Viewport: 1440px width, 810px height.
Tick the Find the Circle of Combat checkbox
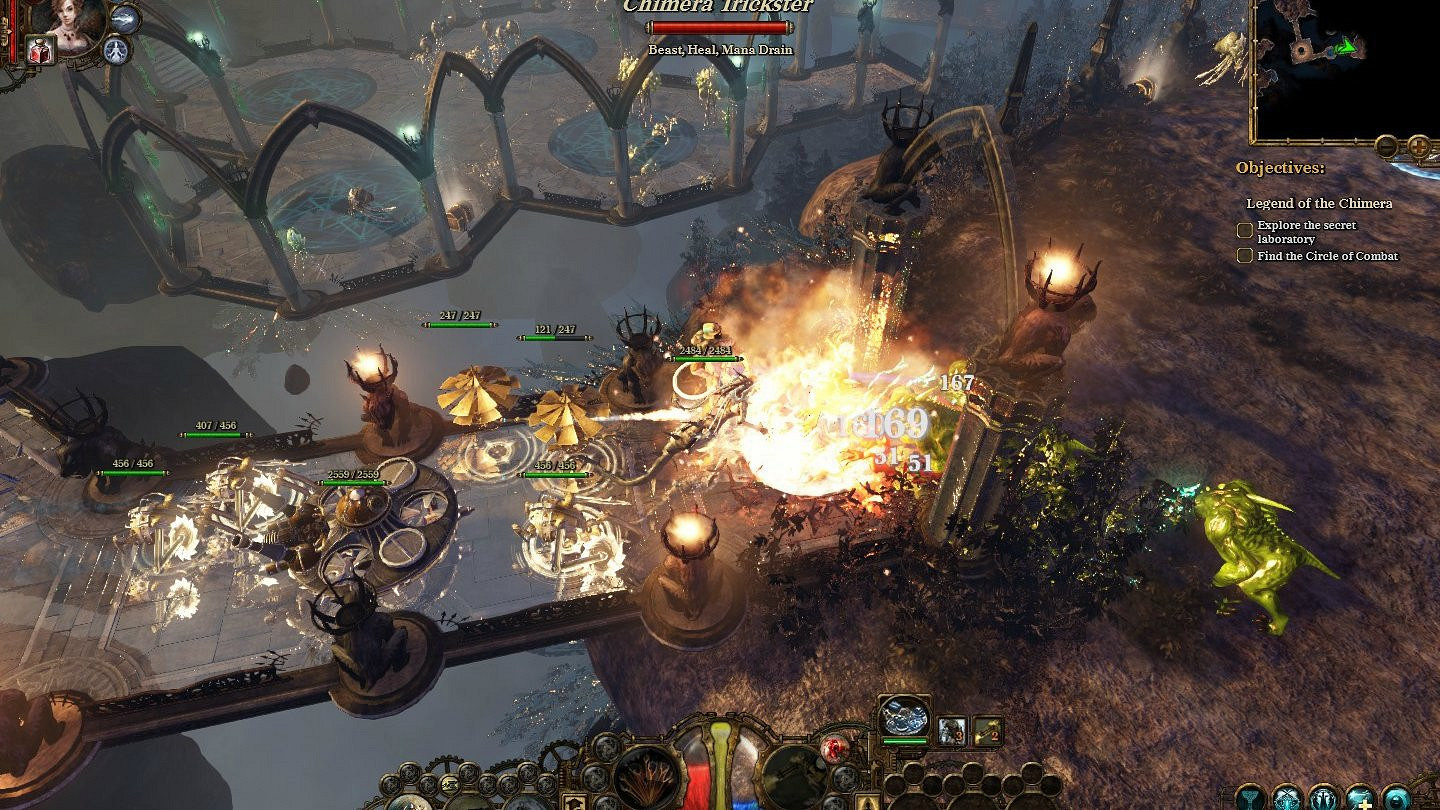[1245, 256]
